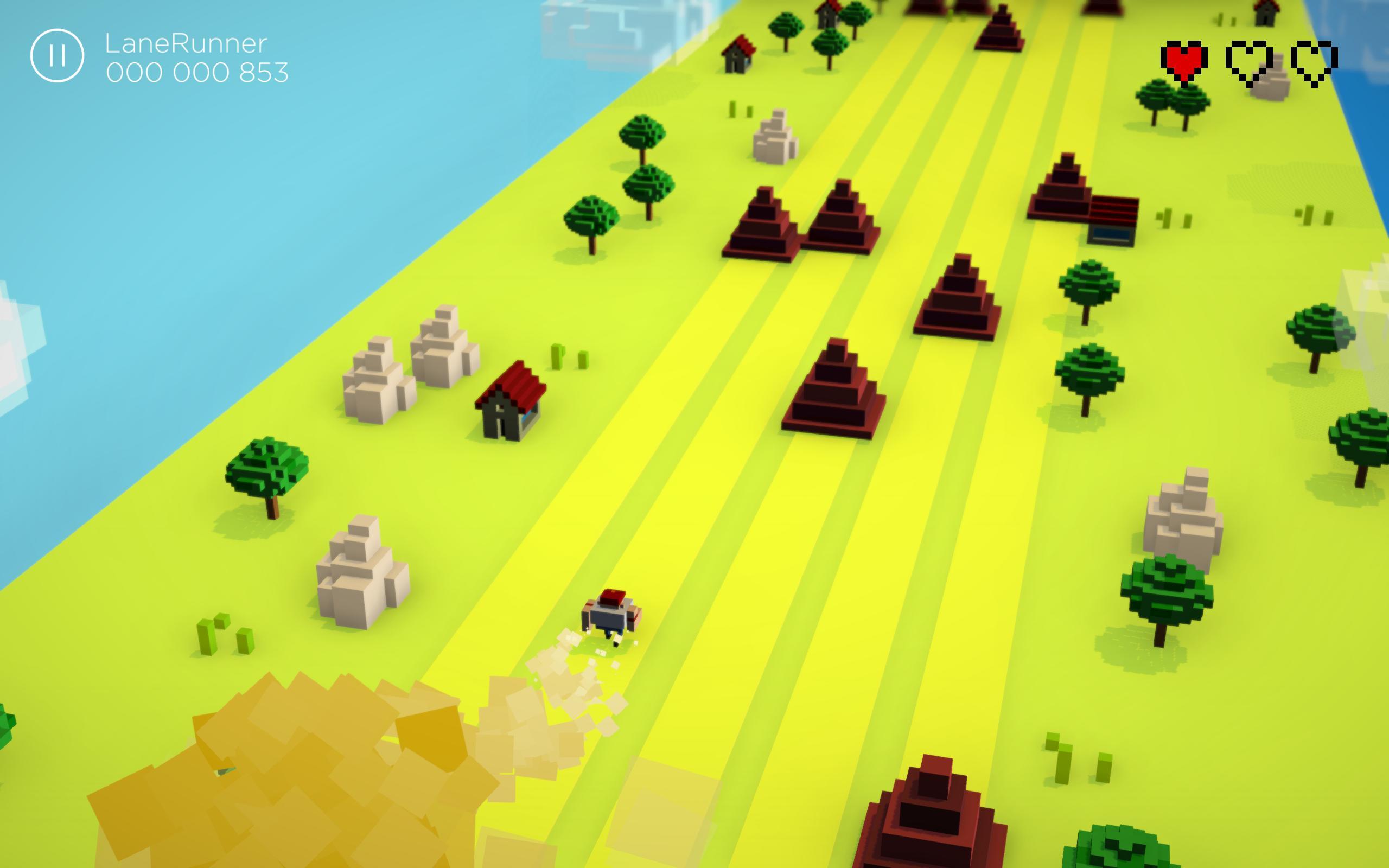The height and width of the screenshot is (868, 1389).
Task: Click the score counter 000 000 853
Action: [196, 73]
